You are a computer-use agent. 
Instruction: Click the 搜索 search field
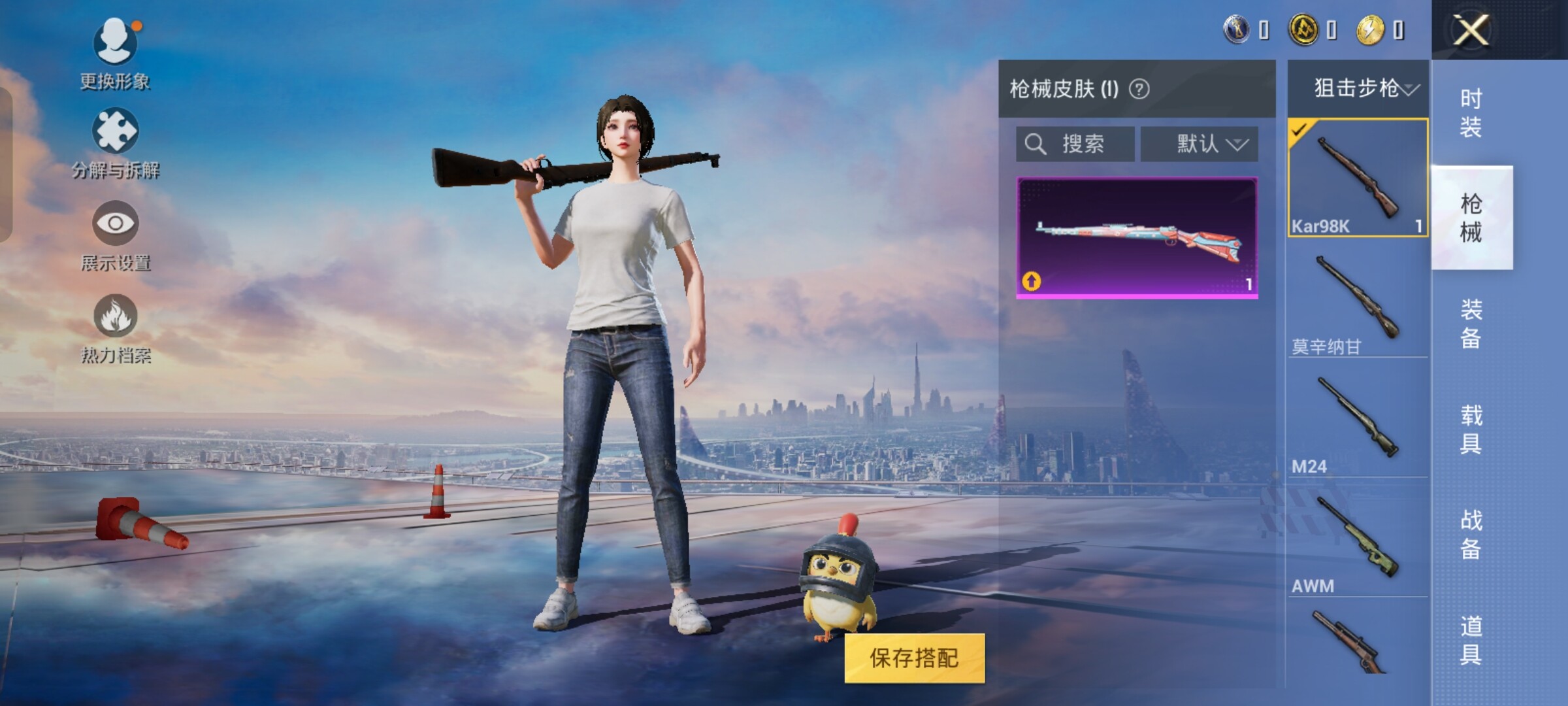(x=1075, y=144)
